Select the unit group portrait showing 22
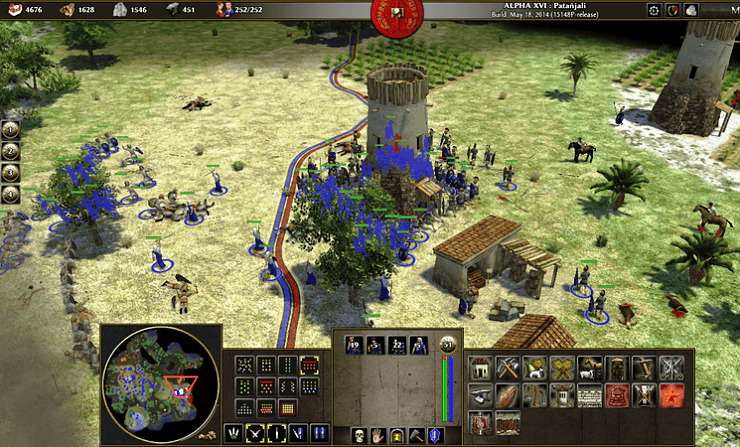The width and height of the screenshot is (740, 447). [397, 345]
